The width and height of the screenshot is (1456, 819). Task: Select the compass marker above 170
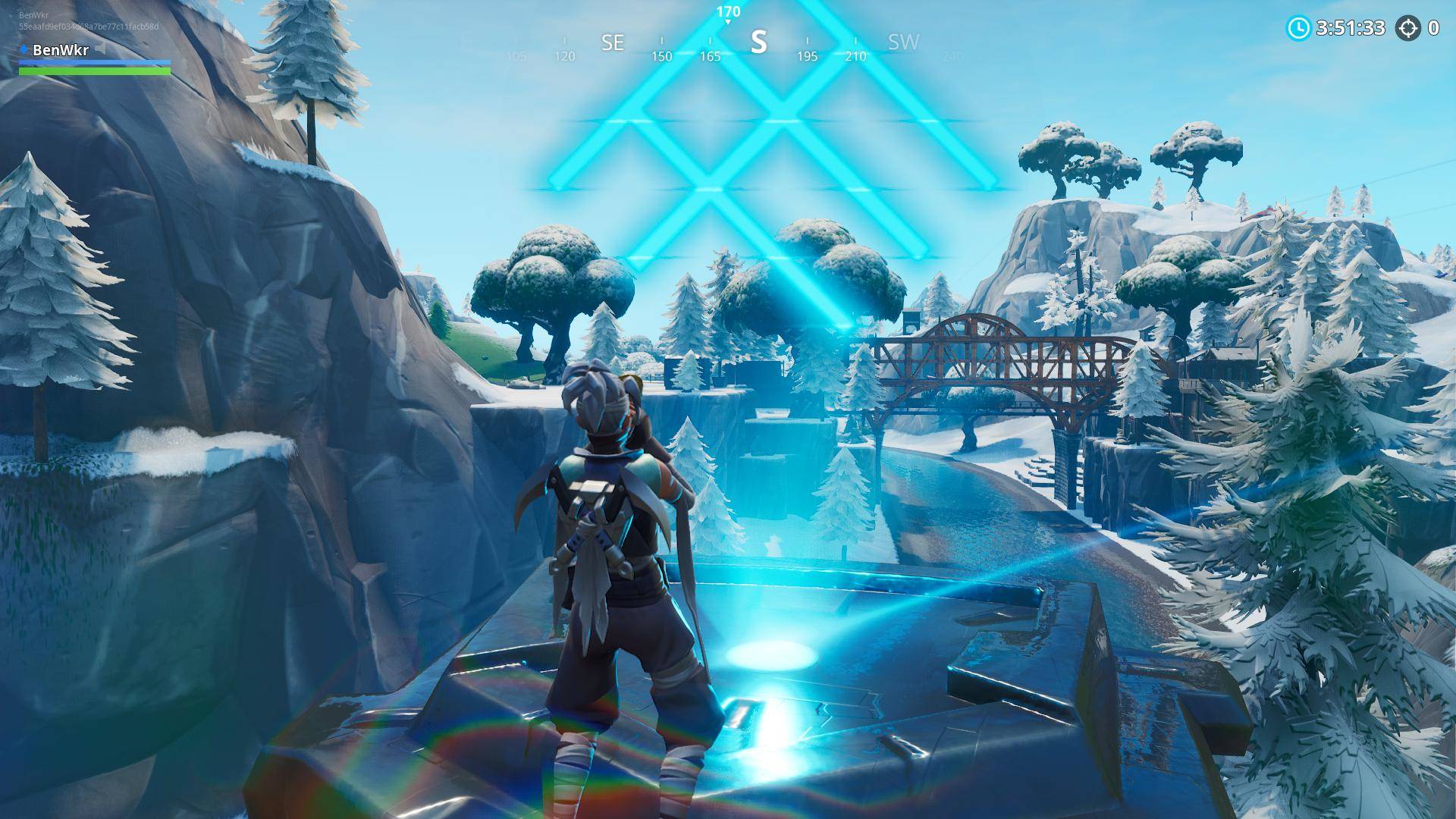tap(727, 21)
